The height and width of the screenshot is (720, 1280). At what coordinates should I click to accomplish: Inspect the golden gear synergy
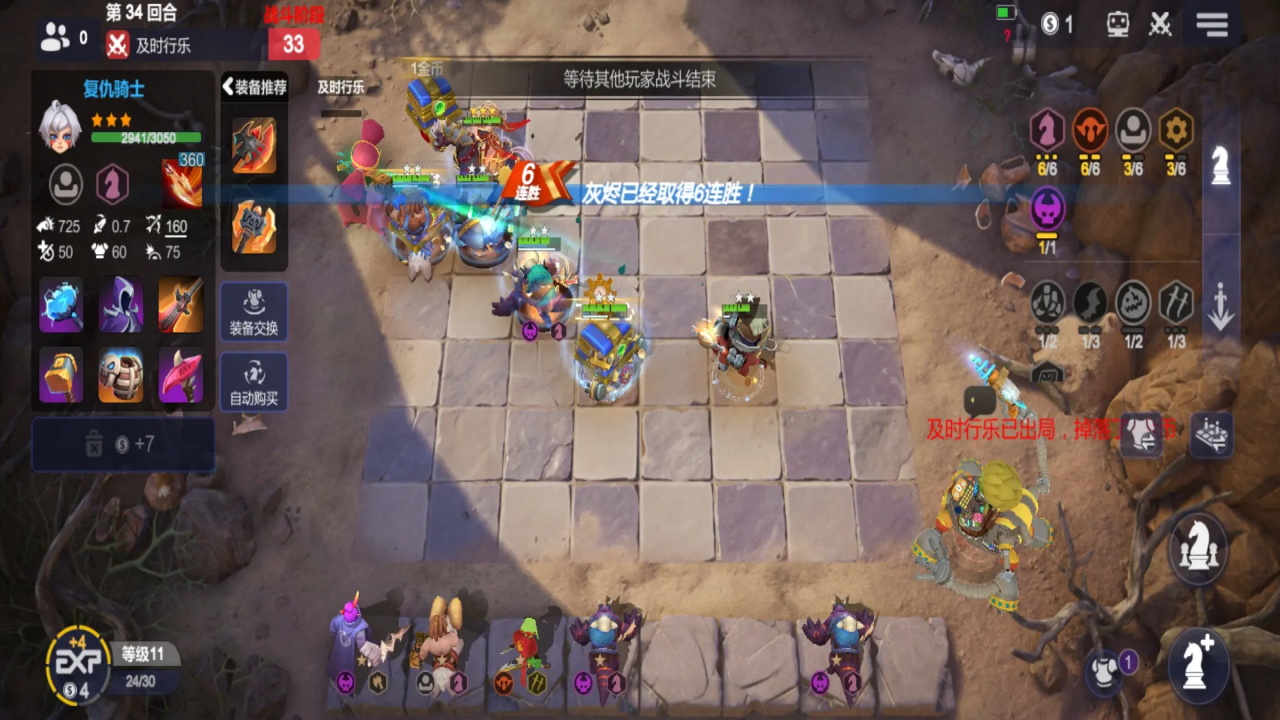point(1176,130)
